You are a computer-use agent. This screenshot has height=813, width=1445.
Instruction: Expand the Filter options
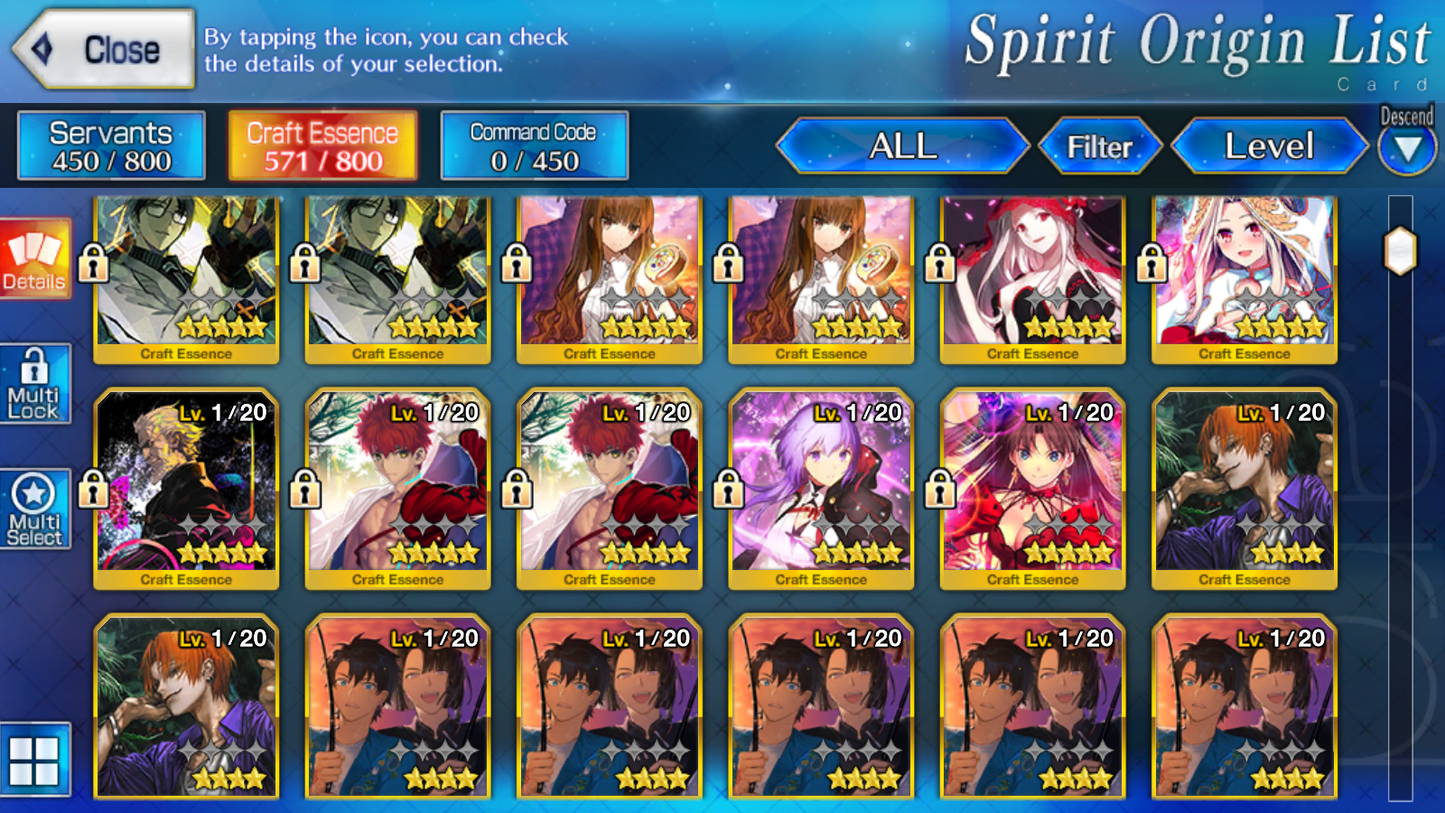pos(1101,146)
